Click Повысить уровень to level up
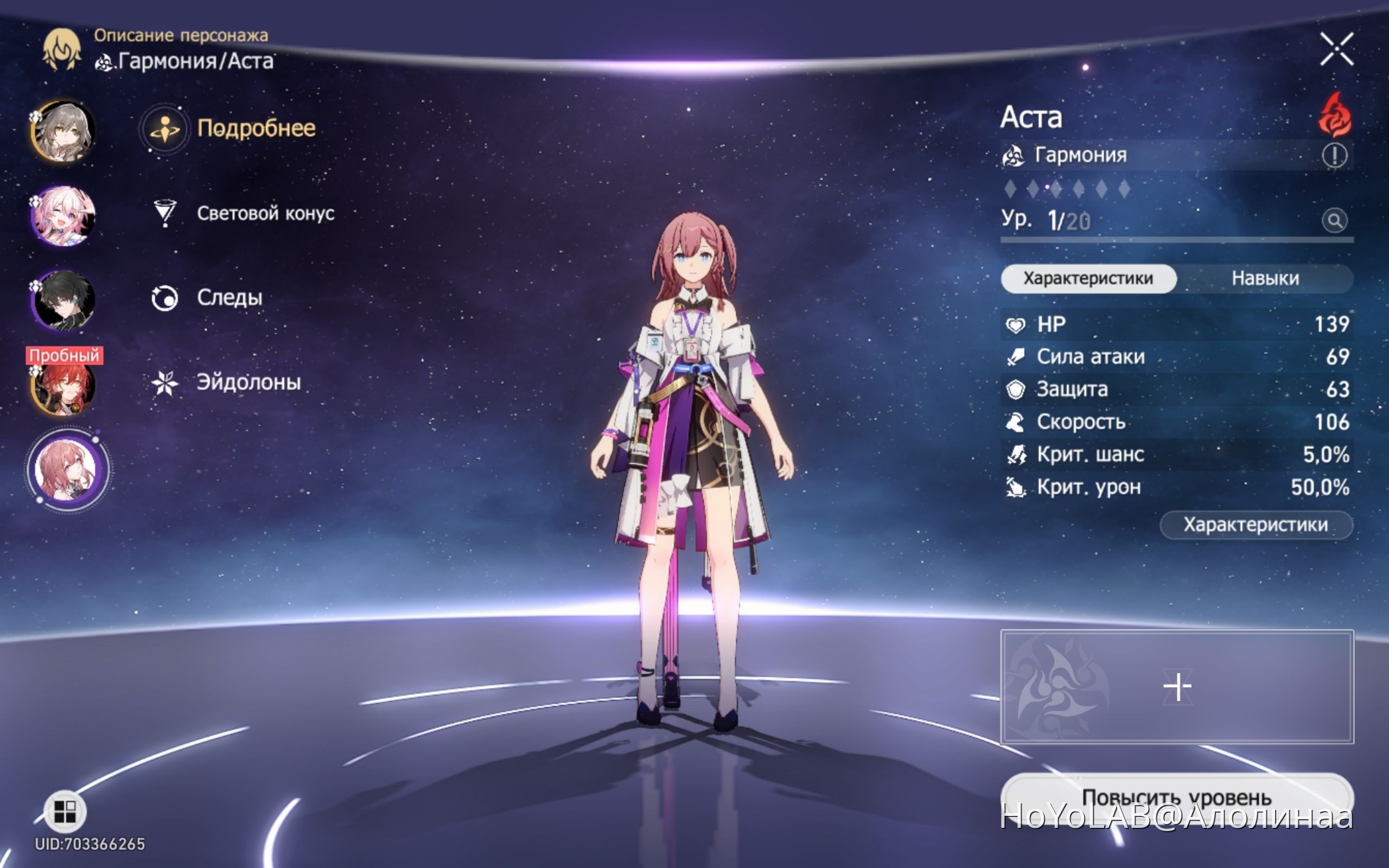The image size is (1389, 868). coord(1177,797)
